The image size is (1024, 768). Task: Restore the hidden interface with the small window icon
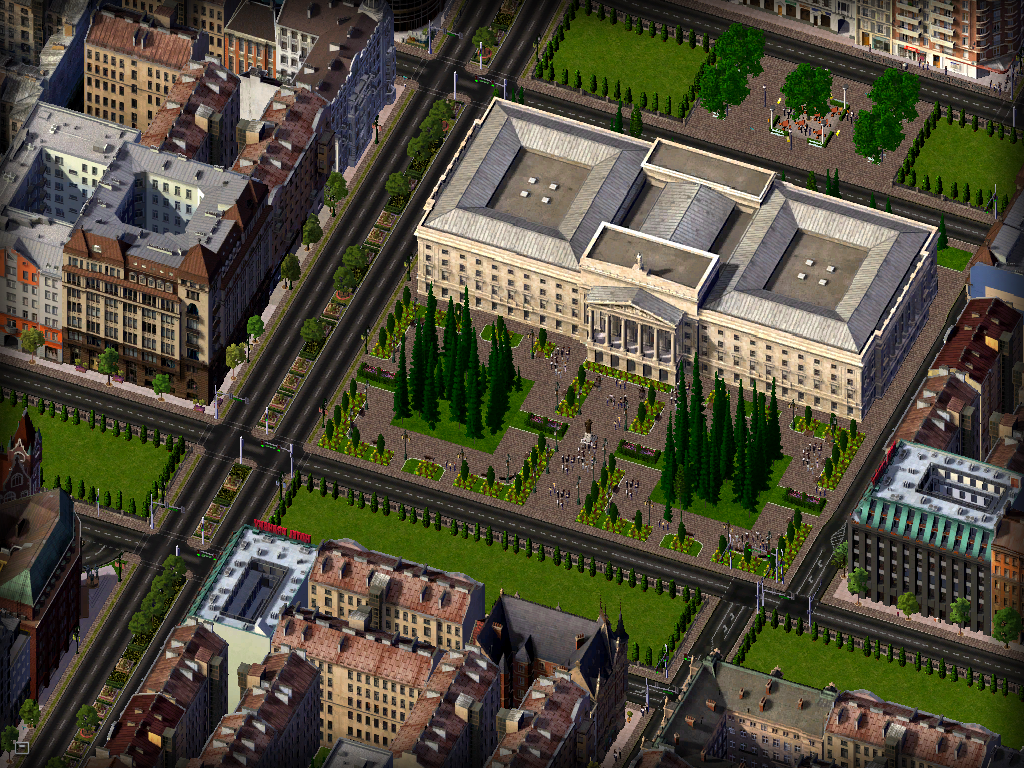tap(20, 746)
